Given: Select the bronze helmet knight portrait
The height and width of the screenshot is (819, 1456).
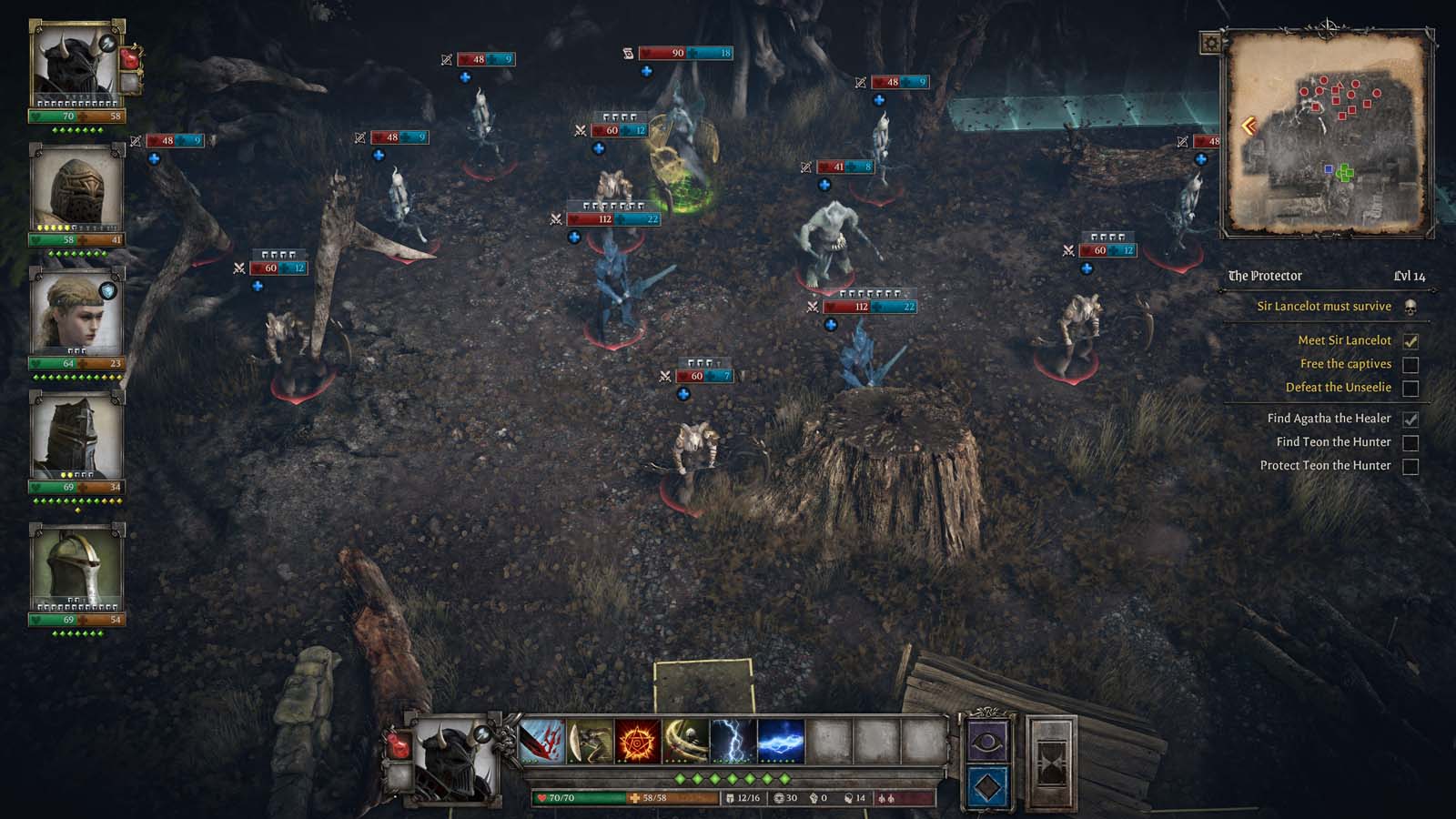Looking at the screenshot, I should [76, 189].
